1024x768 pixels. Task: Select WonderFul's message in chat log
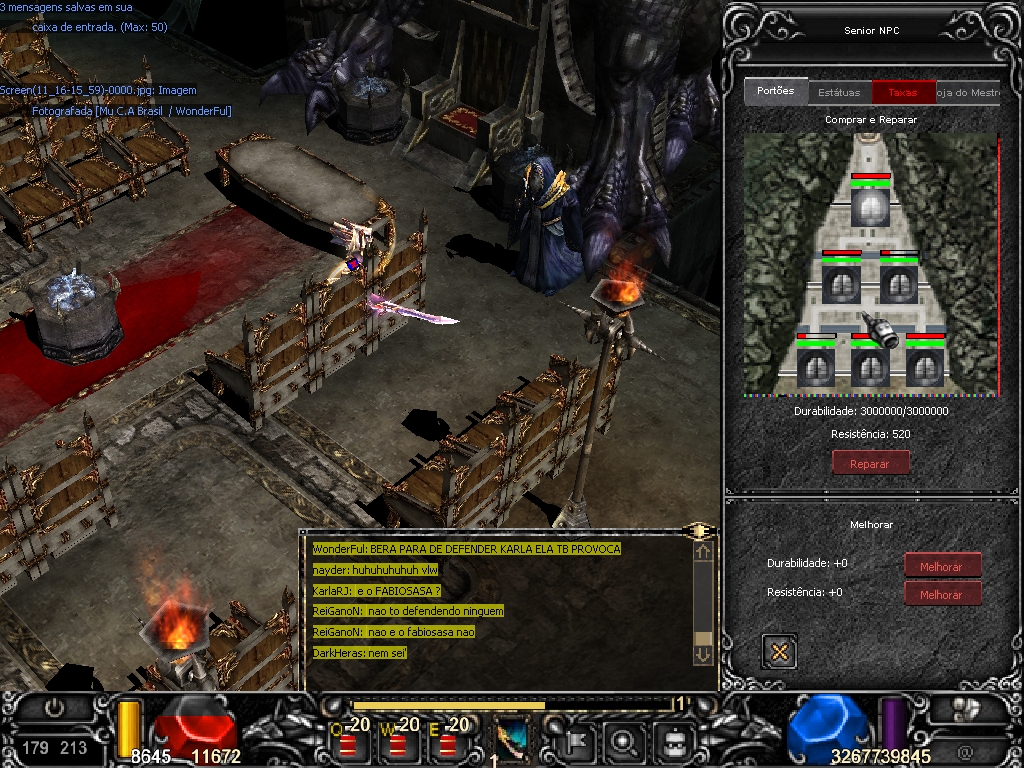[x=466, y=549]
